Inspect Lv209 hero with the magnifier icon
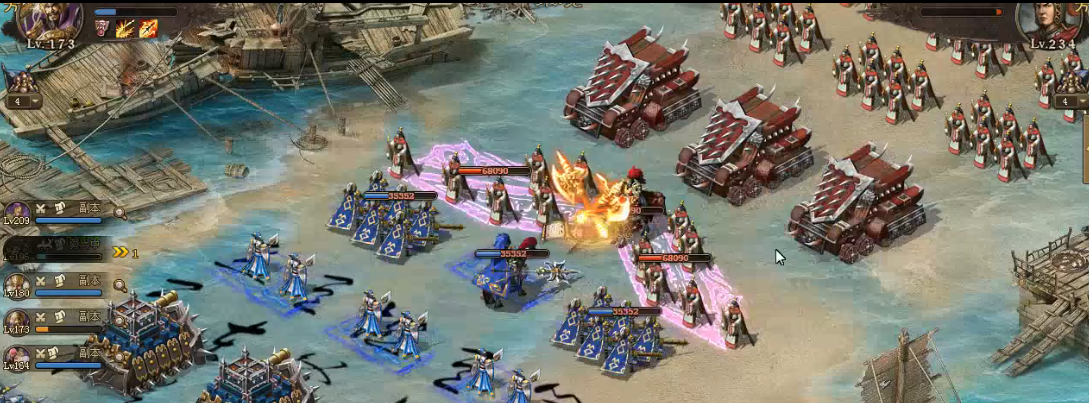This screenshot has width=1089, height=403. (x=120, y=212)
